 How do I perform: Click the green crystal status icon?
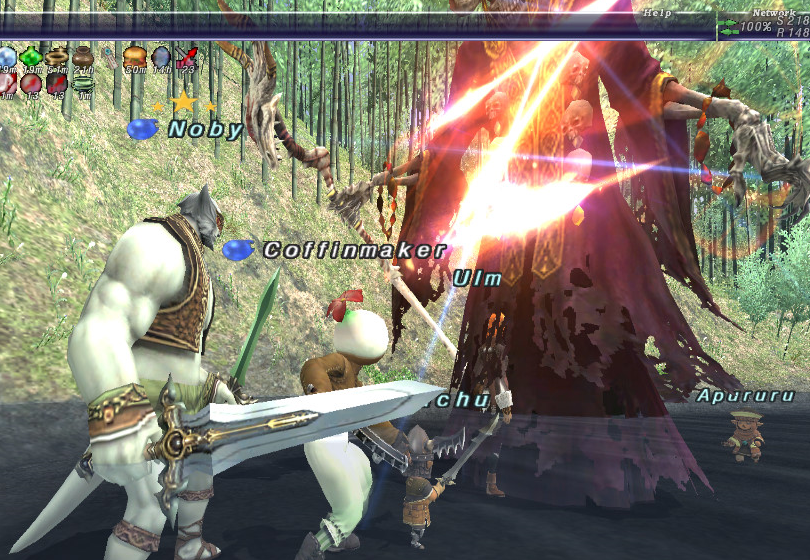point(32,57)
